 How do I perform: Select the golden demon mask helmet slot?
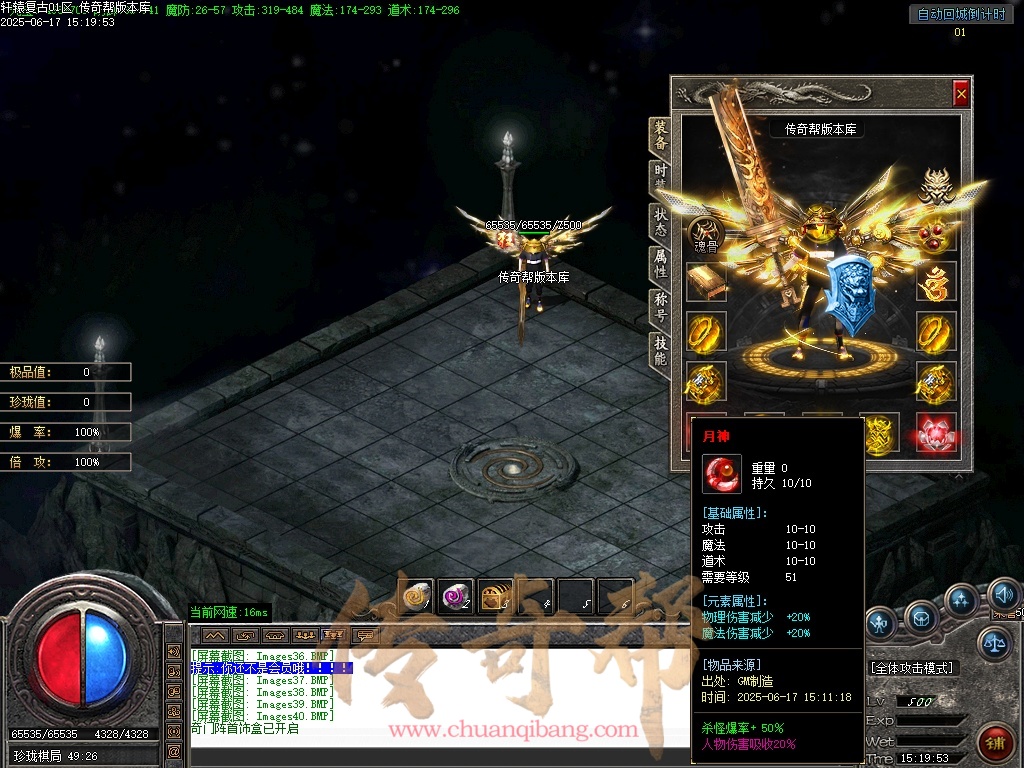[x=936, y=187]
